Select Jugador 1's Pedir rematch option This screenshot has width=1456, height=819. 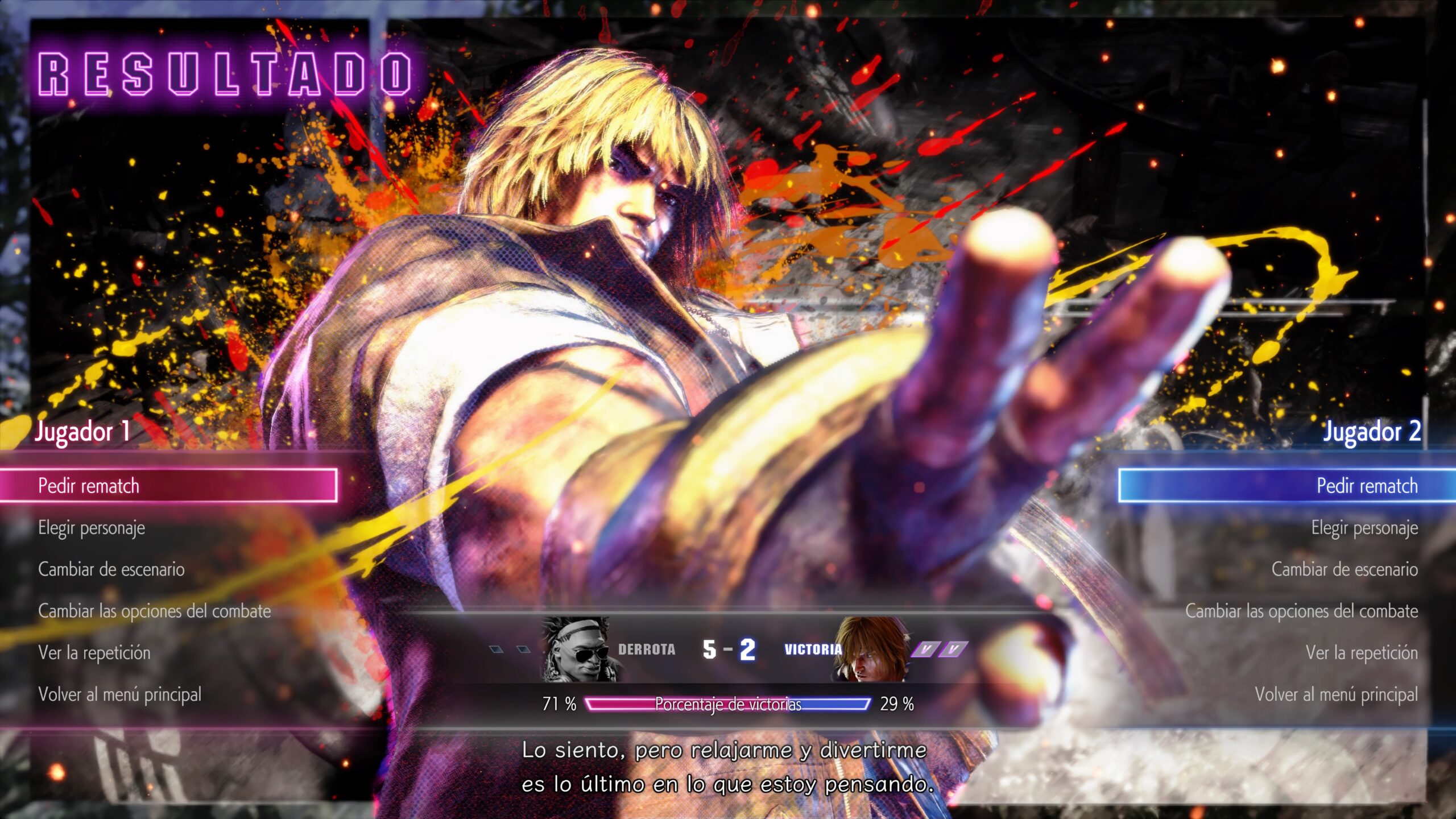tap(89, 486)
